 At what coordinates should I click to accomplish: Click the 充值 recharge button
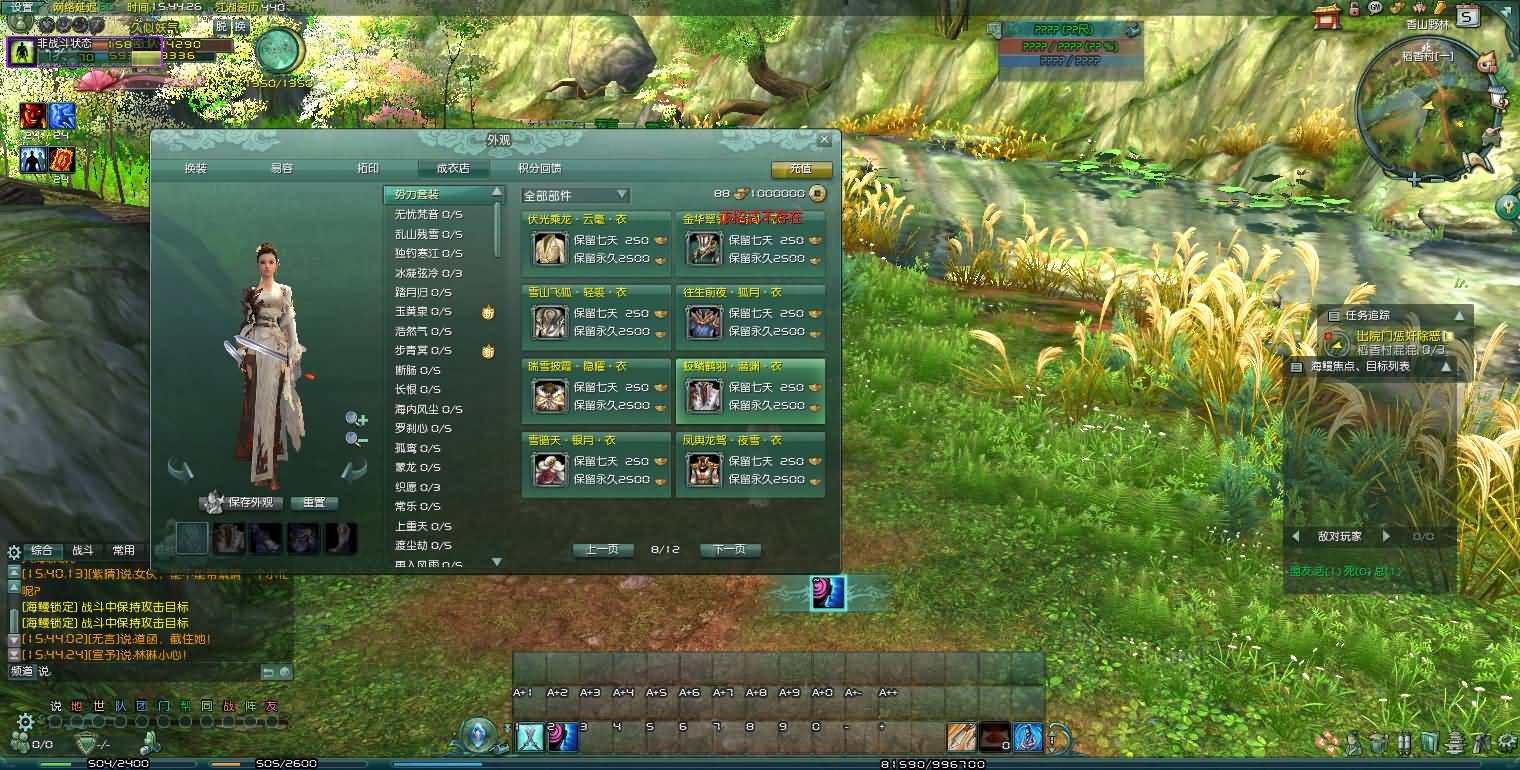point(799,170)
